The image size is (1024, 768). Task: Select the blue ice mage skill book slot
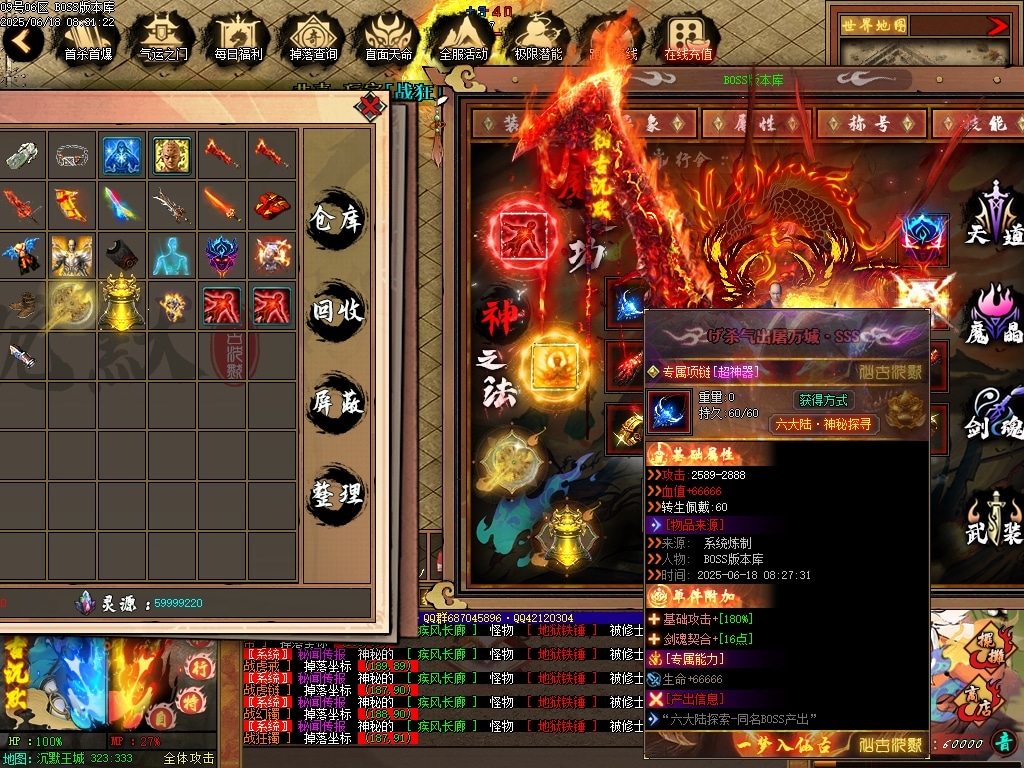point(122,155)
